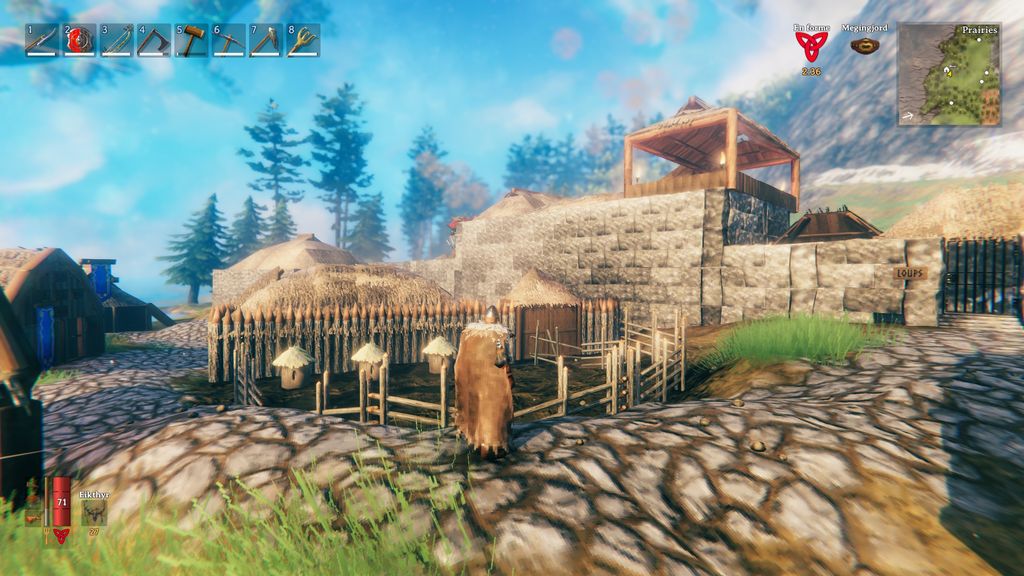Image resolution: width=1024 pixels, height=576 pixels.
Task: Choose the cultivator in hotbar slot 8
Action: pos(303,40)
